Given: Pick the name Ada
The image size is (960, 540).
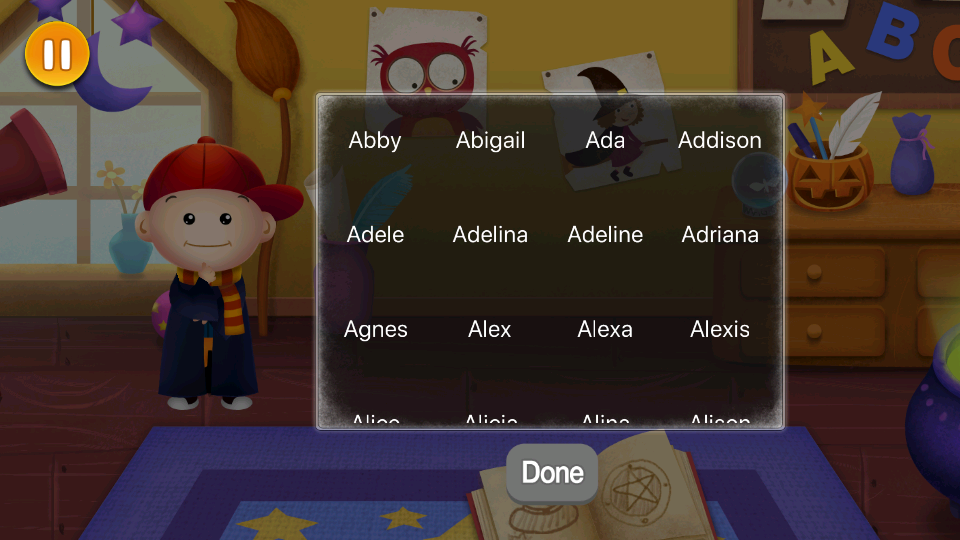Looking at the screenshot, I should click(605, 141).
